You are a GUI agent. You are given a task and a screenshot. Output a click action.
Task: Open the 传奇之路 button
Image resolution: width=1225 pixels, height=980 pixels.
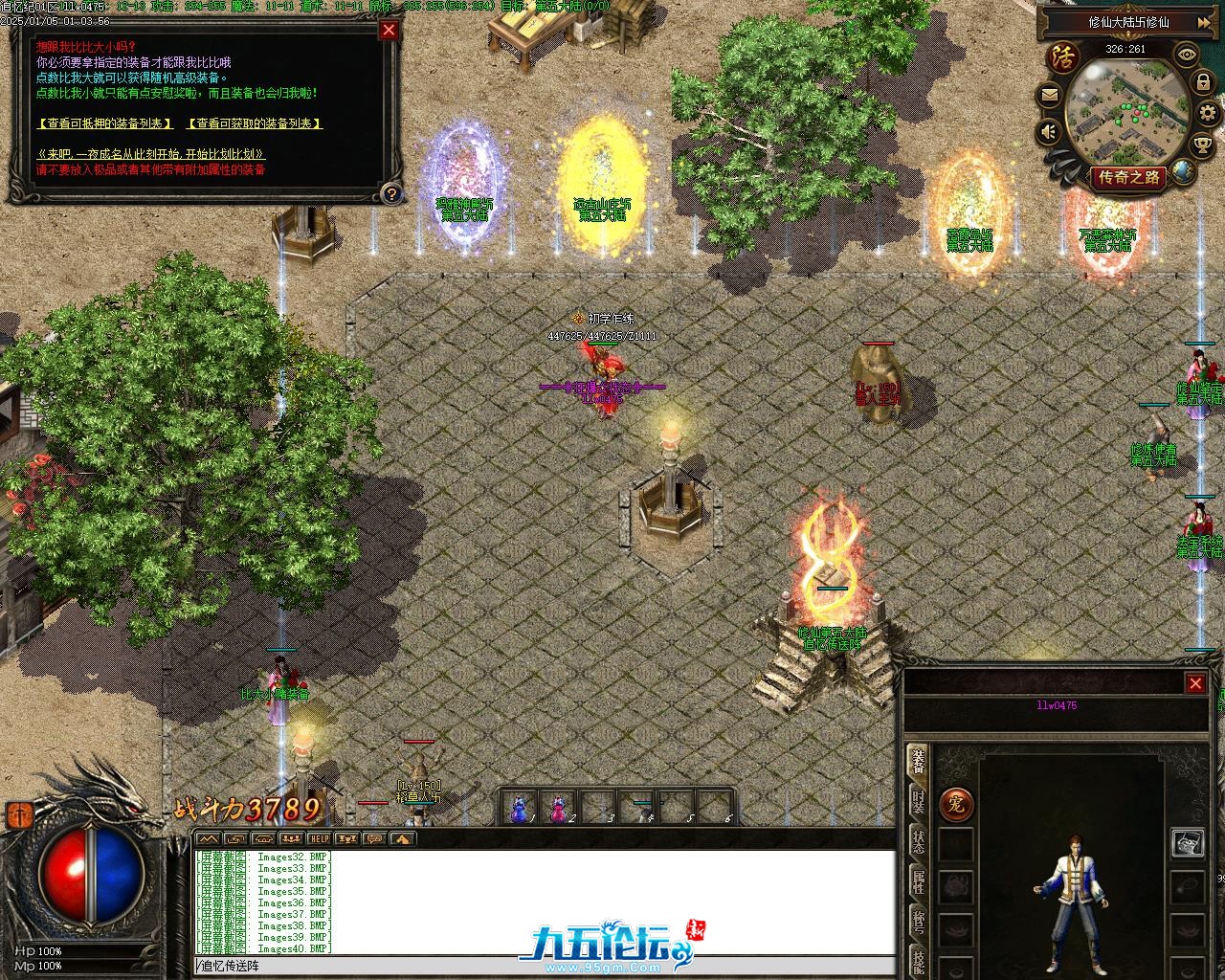coord(1129,177)
